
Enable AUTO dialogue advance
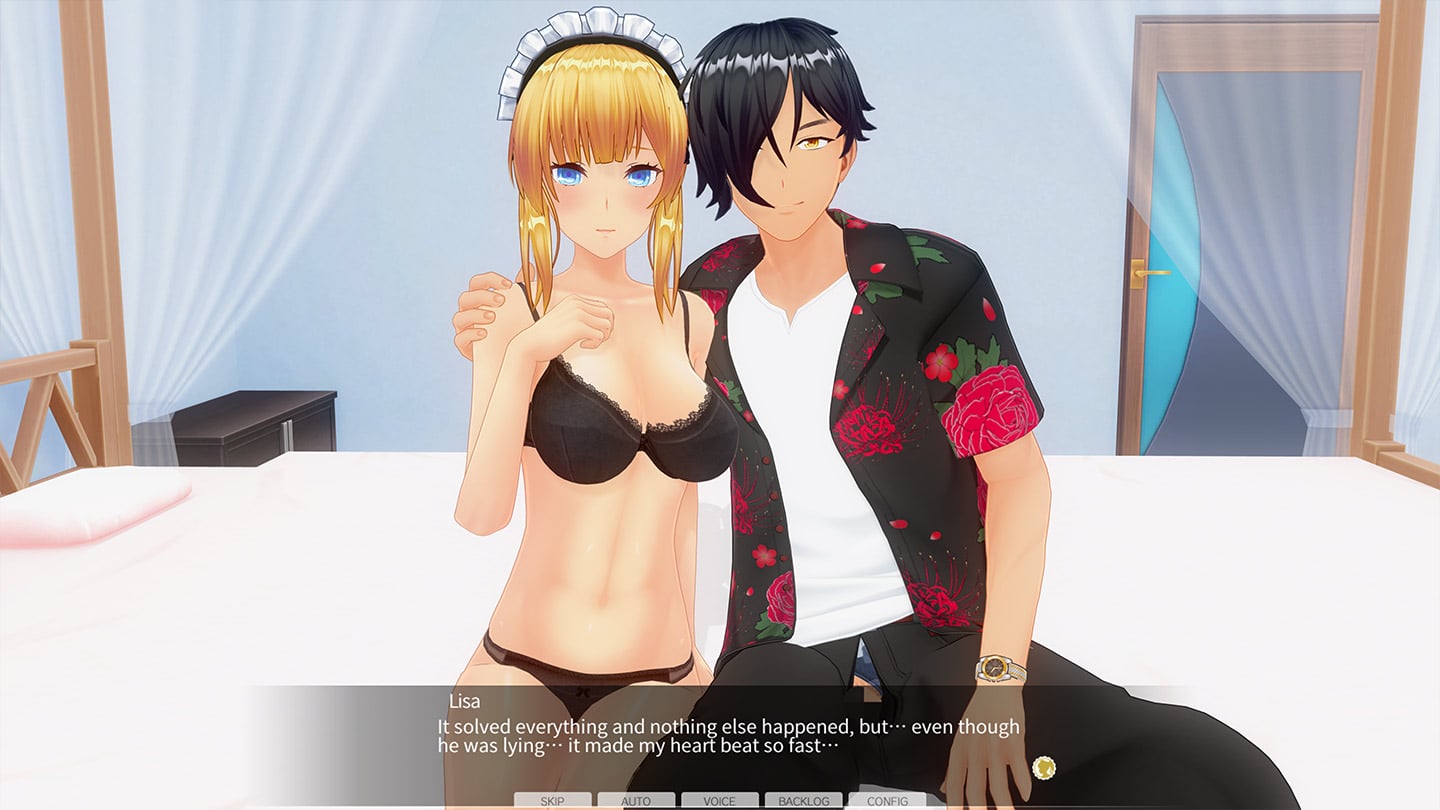point(636,801)
